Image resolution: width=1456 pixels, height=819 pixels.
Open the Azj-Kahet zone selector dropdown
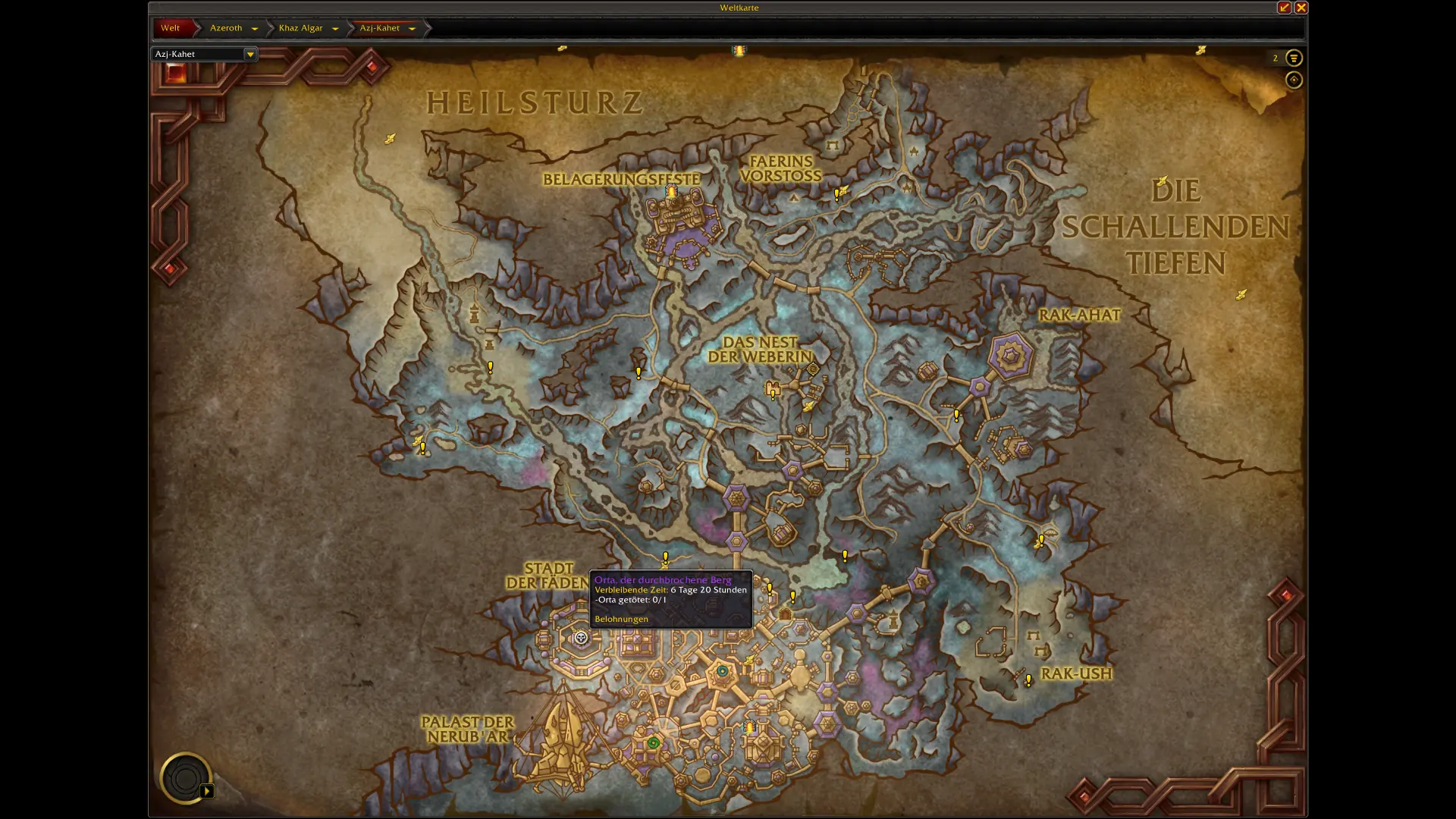249,54
